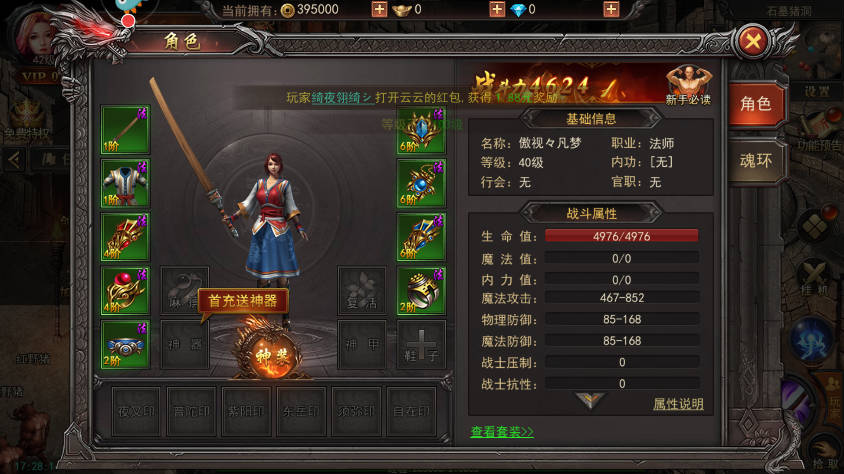Tap the 首充送神器 first-recharge banner
This screenshot has width=844, height=474.
(x=242, y=300)
